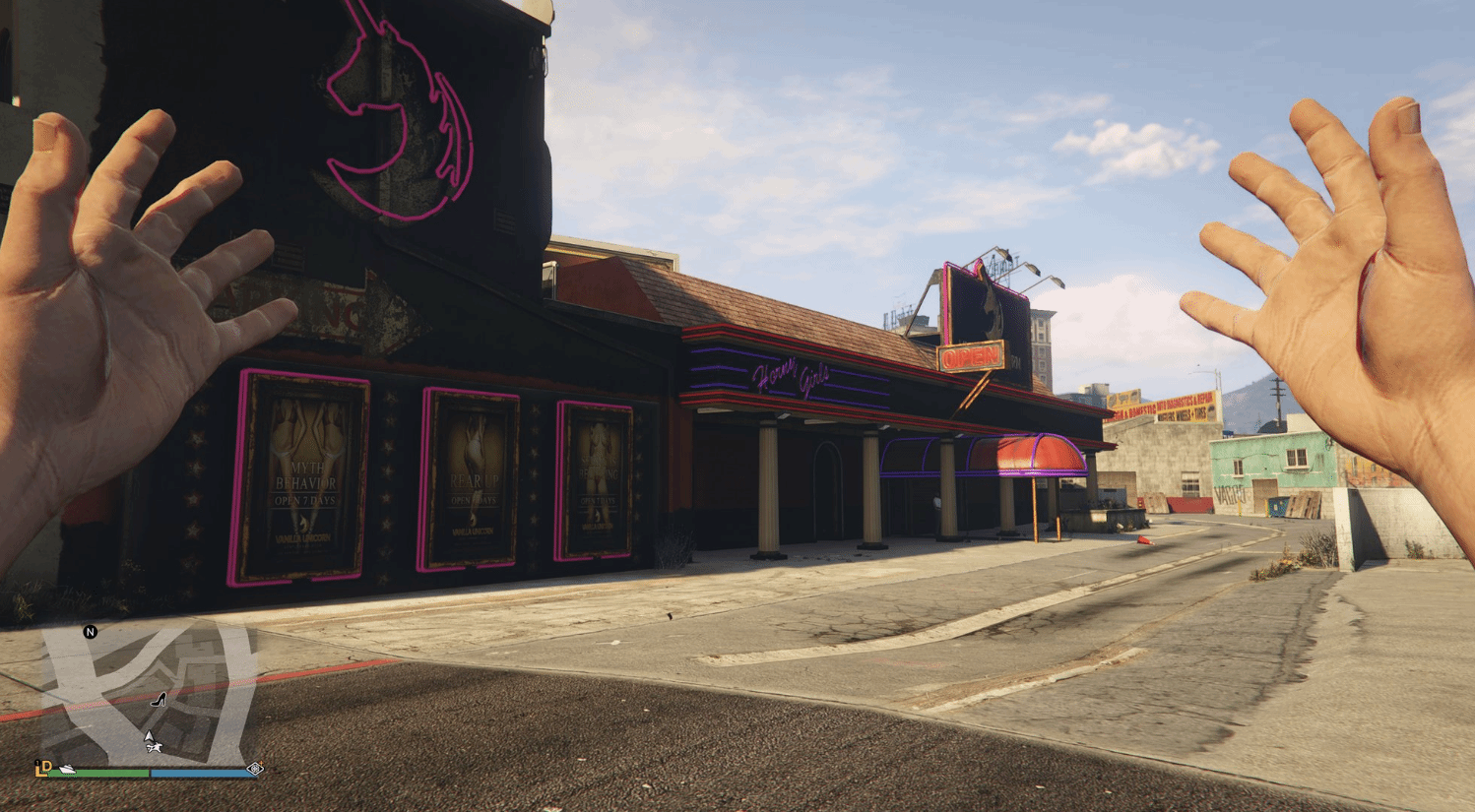Screen dimensions: 1475x812
Task: Click the yellow LD blip on minimap
Action: 42,768
